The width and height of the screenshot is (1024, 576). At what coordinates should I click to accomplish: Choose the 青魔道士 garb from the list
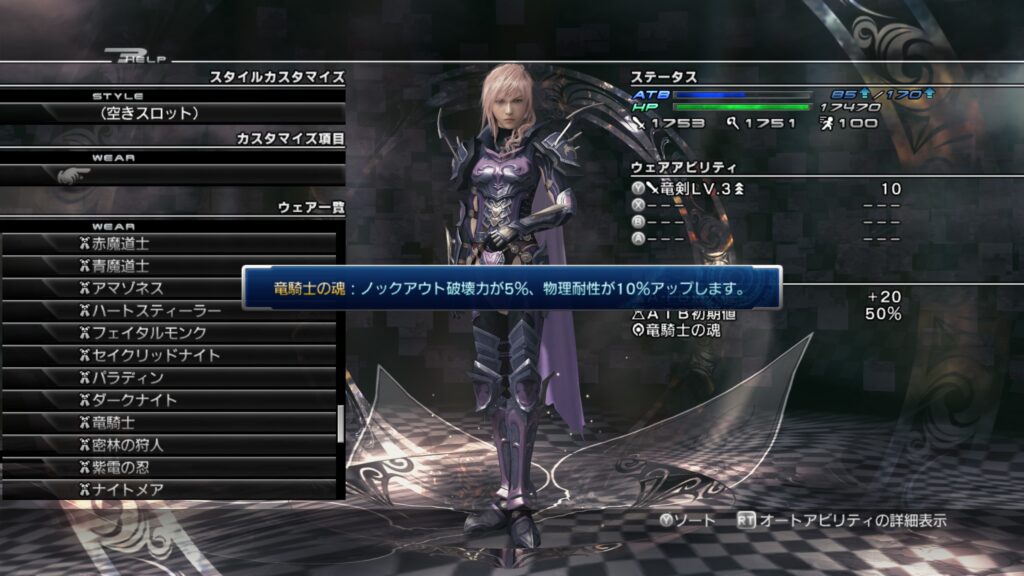(170, 266)
